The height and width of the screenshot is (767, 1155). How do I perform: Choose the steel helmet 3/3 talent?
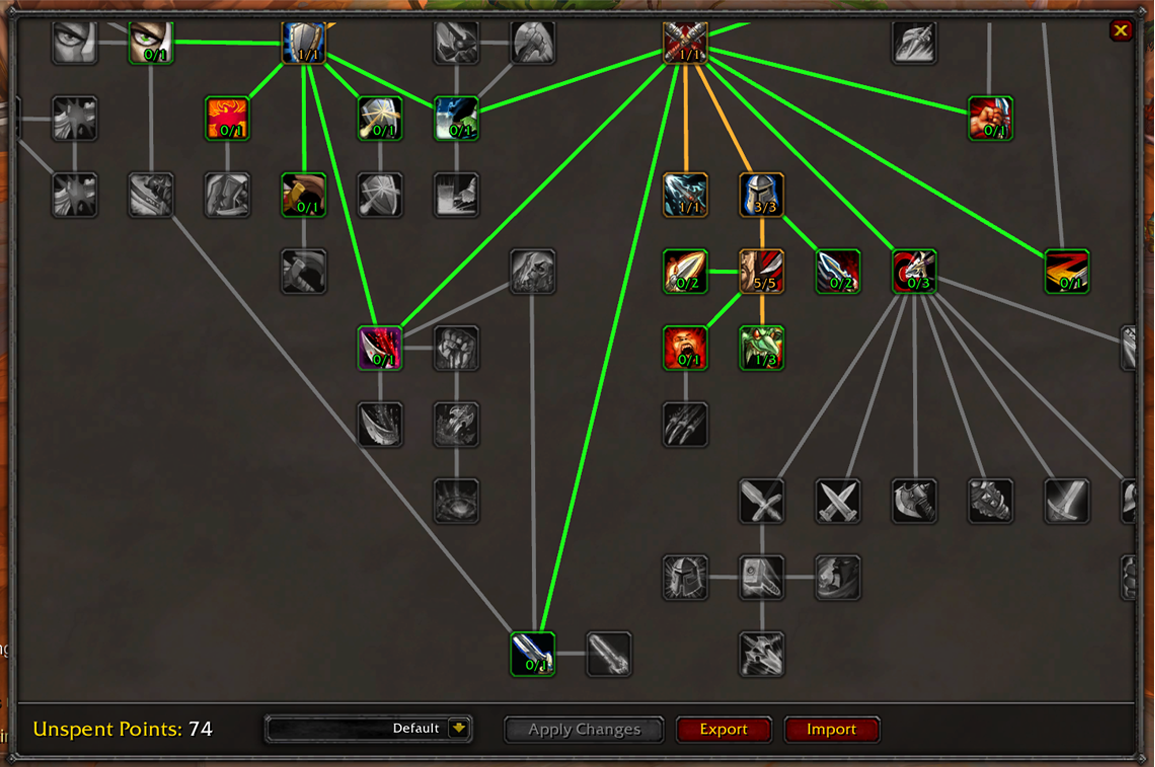(x=762, y=195)
